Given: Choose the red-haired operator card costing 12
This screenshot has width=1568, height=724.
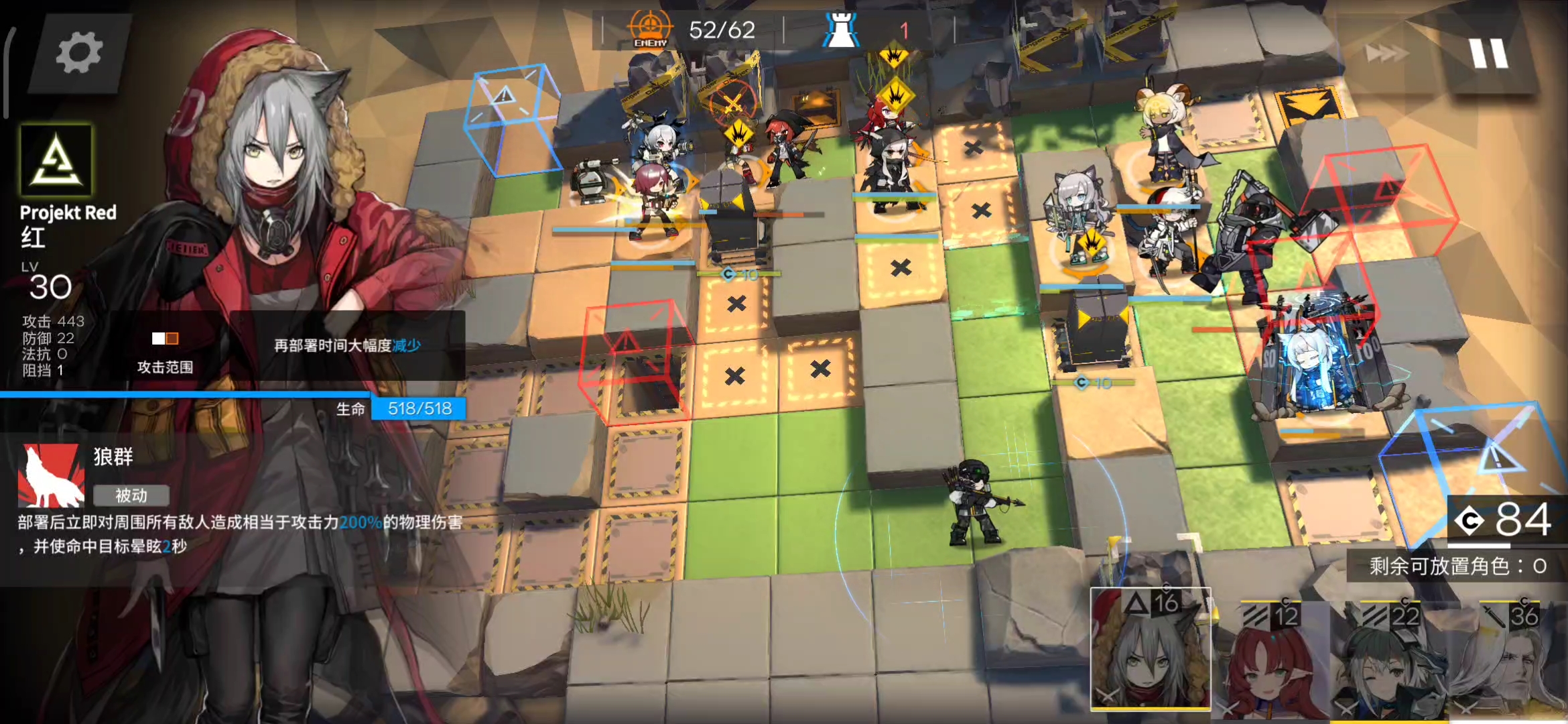Looking at the screenshot, I should coord(1271,660).
